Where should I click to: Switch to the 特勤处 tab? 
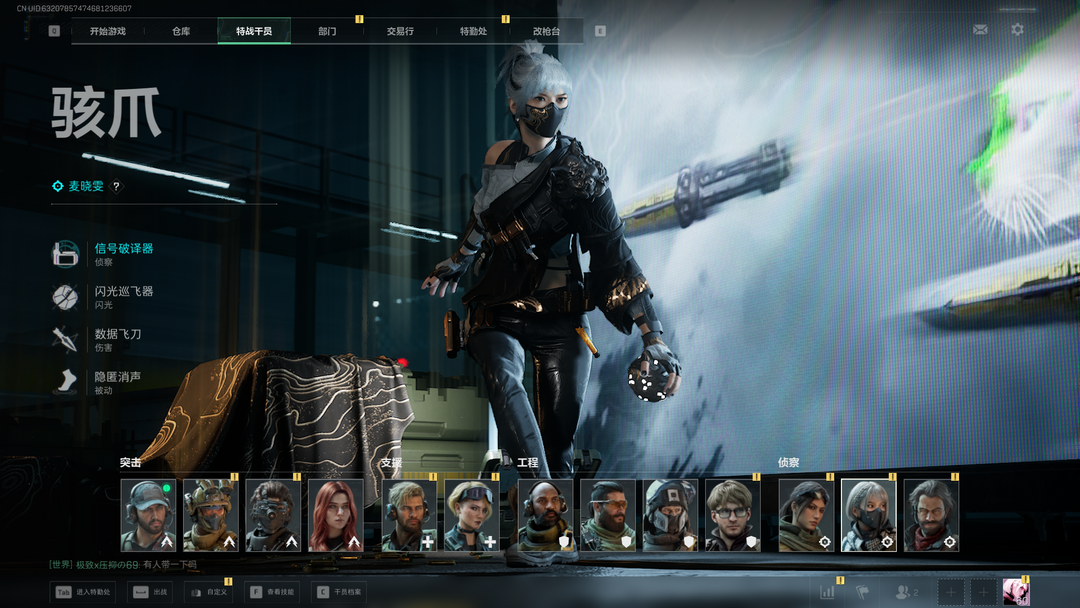[x=473, y=31]
